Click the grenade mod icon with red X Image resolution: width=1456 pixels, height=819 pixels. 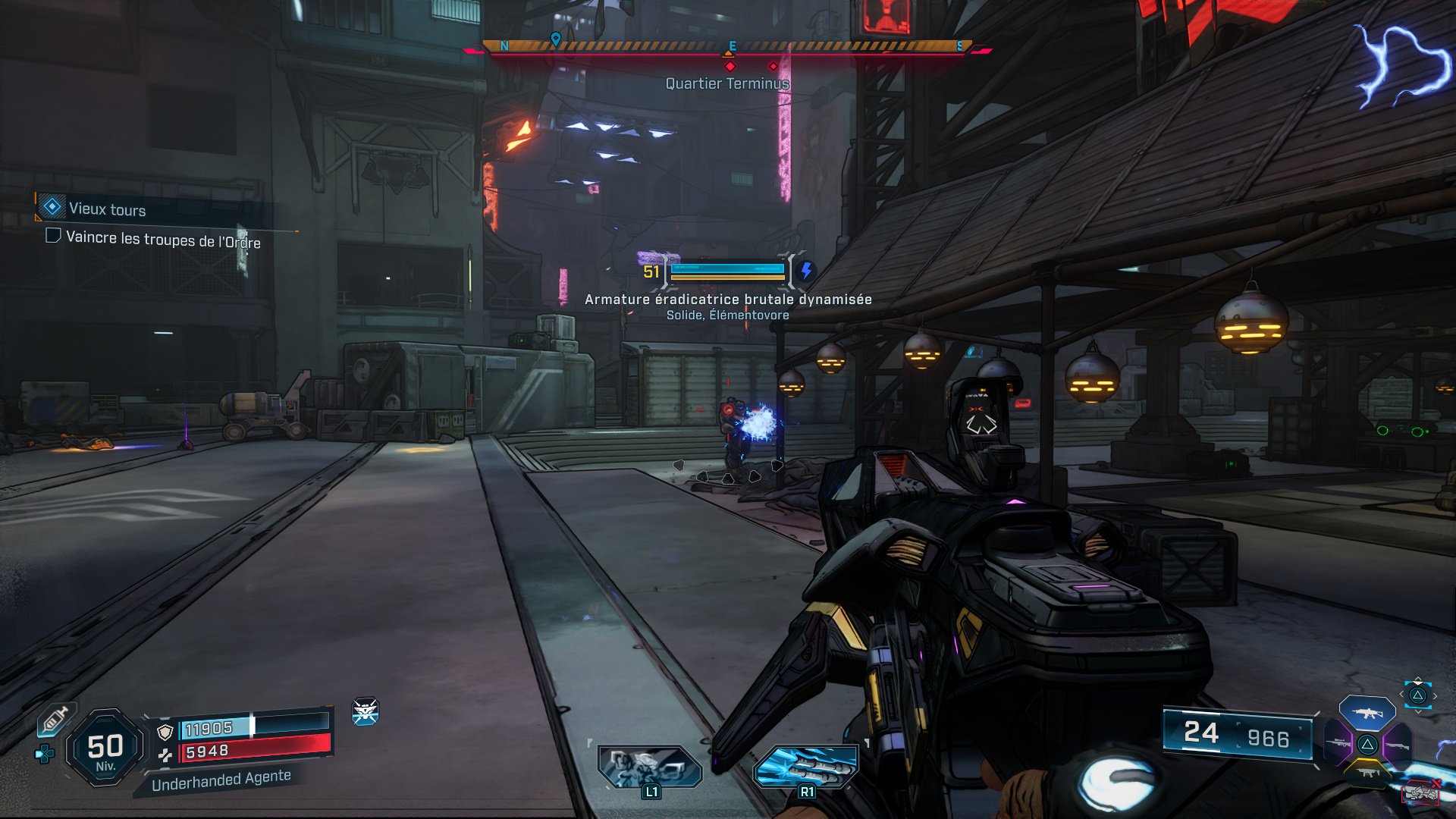[x=1420, y=793]
